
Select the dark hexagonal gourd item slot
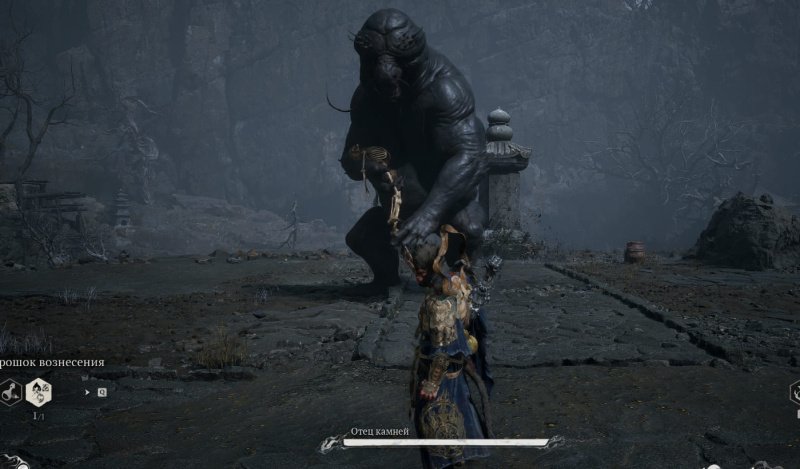click(x=12, y=392)
